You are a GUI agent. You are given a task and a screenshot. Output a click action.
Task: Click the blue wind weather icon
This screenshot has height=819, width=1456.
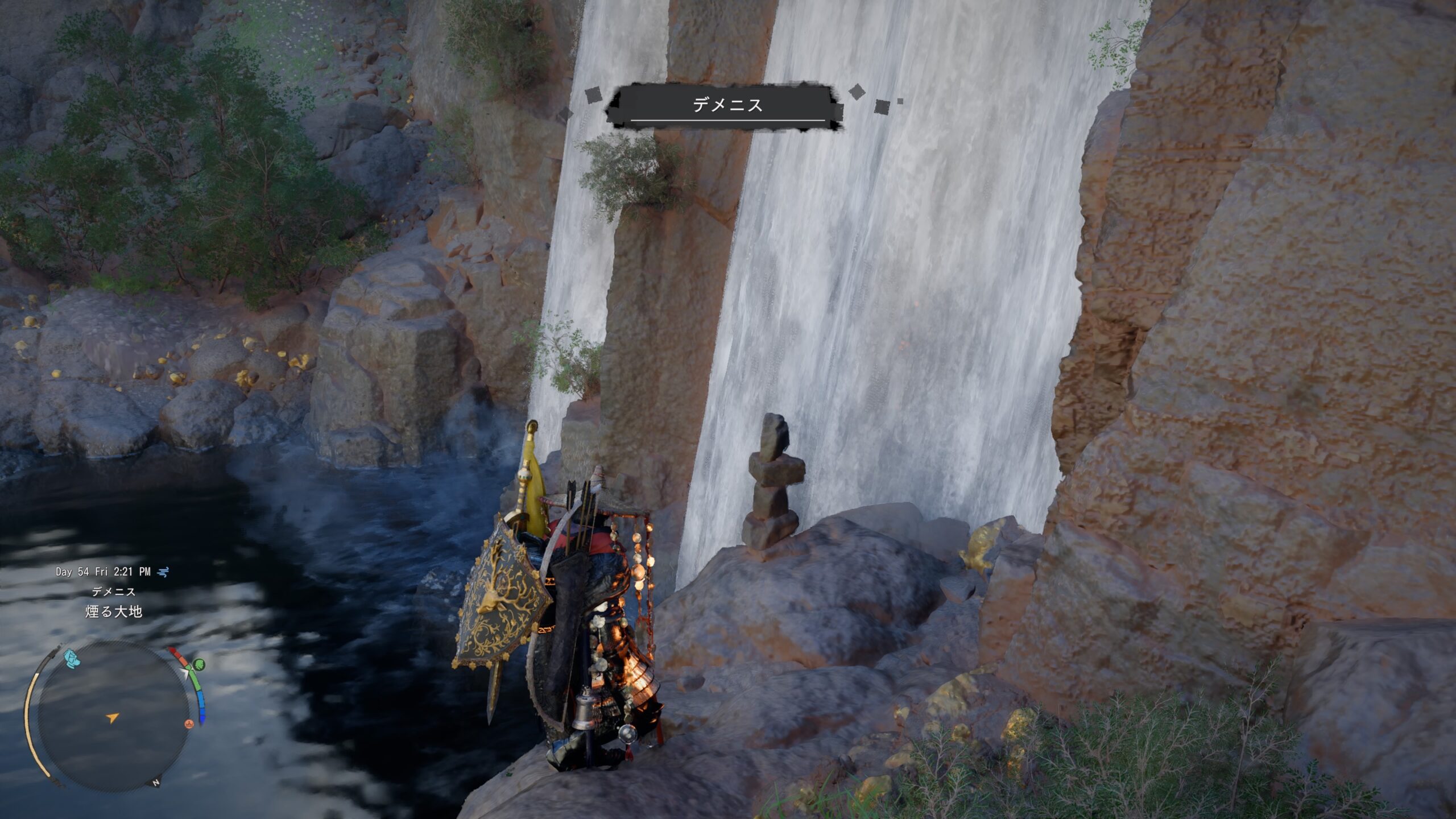click(x=163, y=572)
